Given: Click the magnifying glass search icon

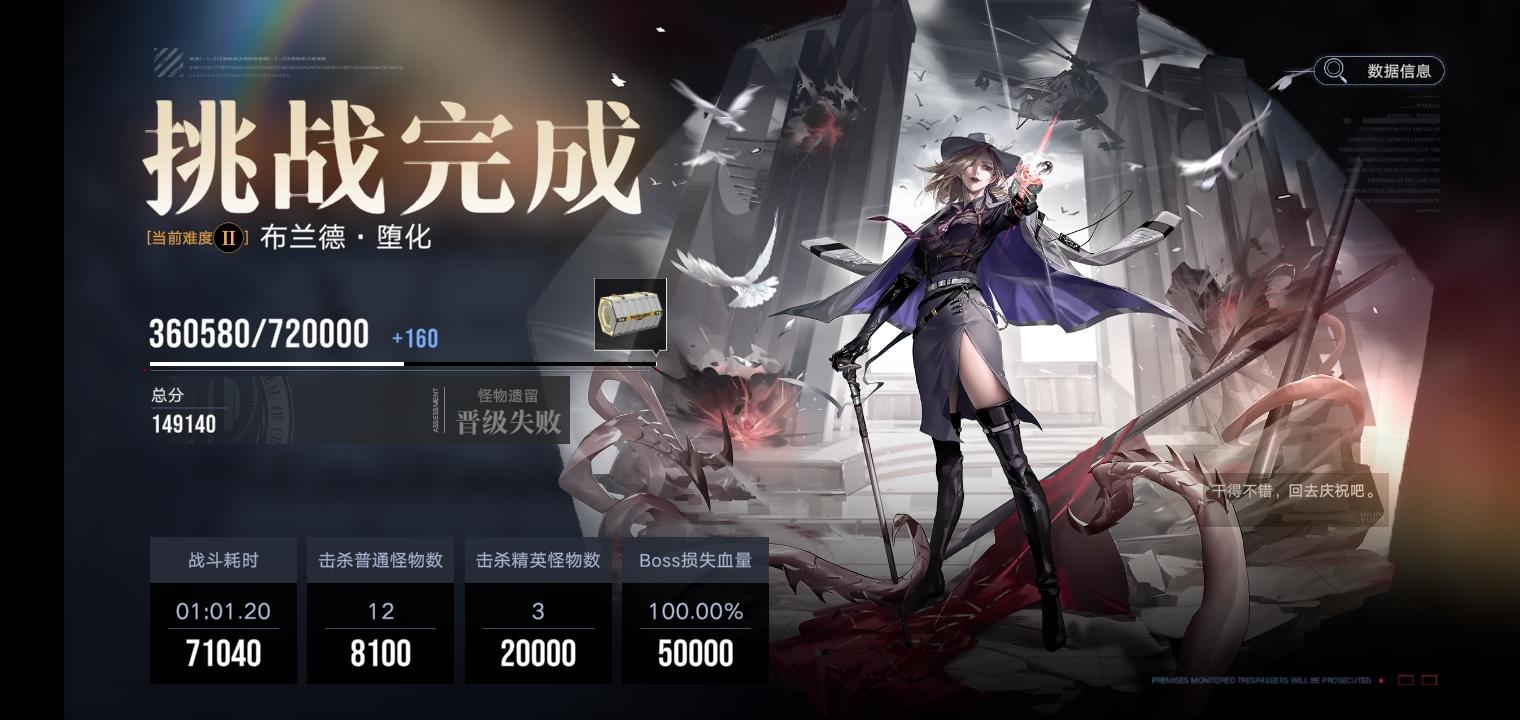Looking at the screenshot, I should tap(1335, 70).
